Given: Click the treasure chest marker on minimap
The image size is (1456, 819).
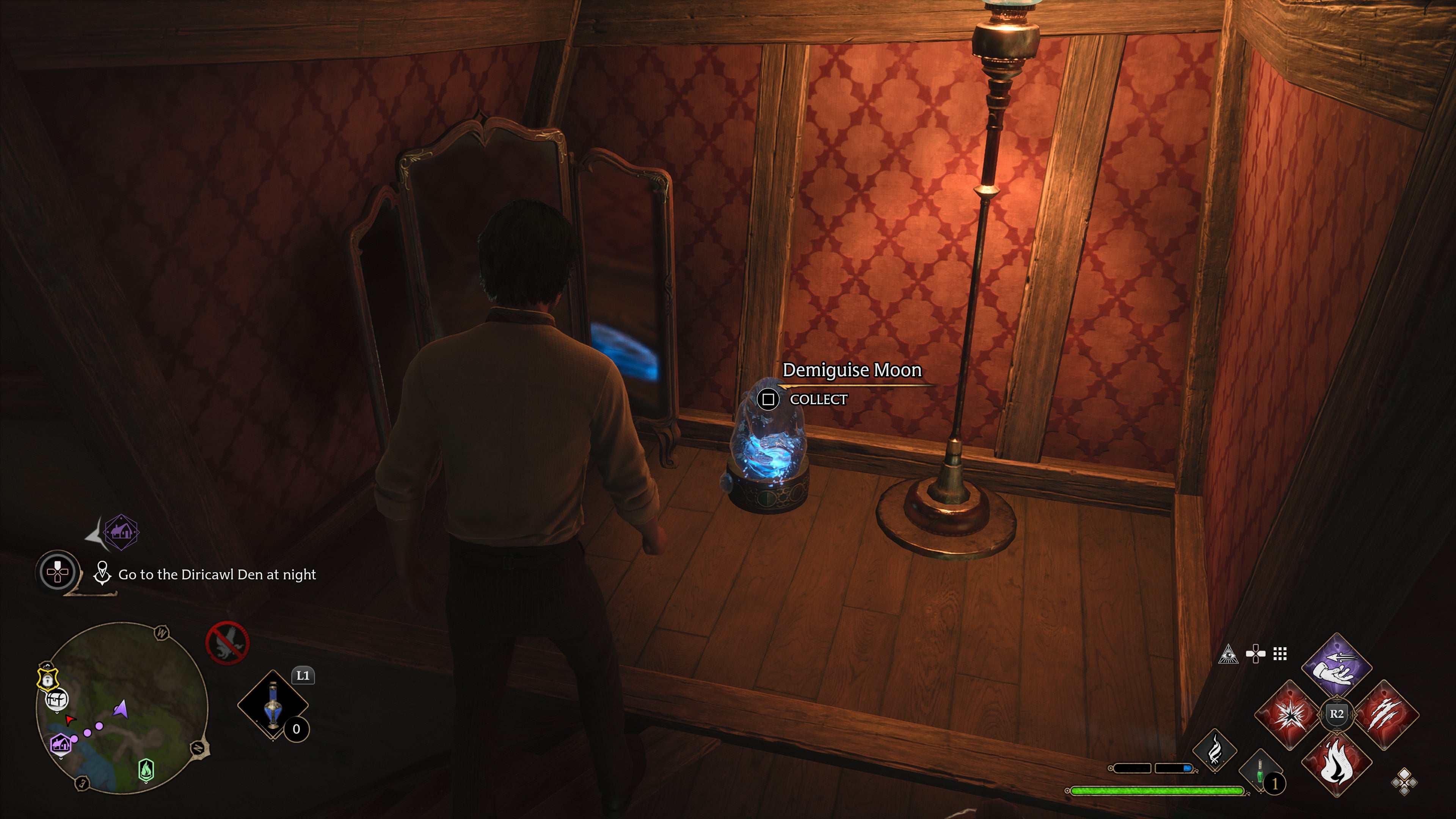Looking at the screenshot, I should (x=56, y=700).
